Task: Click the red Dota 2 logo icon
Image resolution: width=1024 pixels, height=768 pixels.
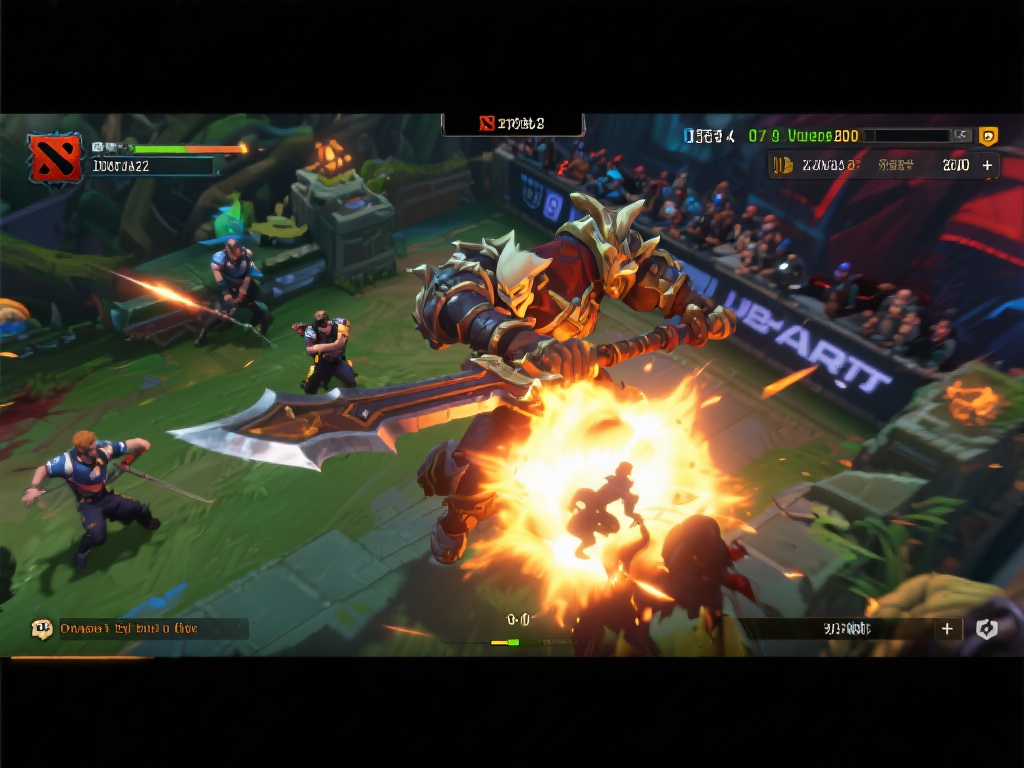Action: coord(54,158)
